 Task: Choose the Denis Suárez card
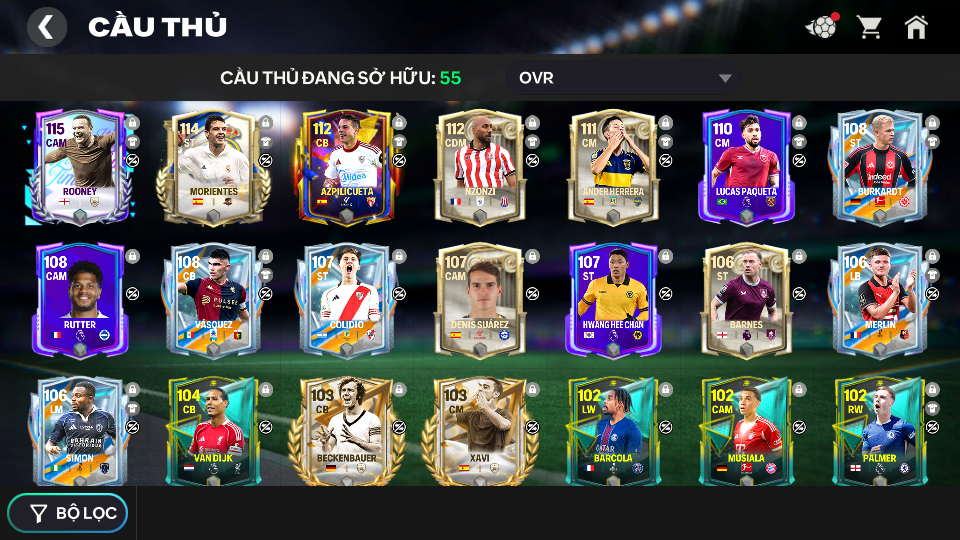(480, 299)
